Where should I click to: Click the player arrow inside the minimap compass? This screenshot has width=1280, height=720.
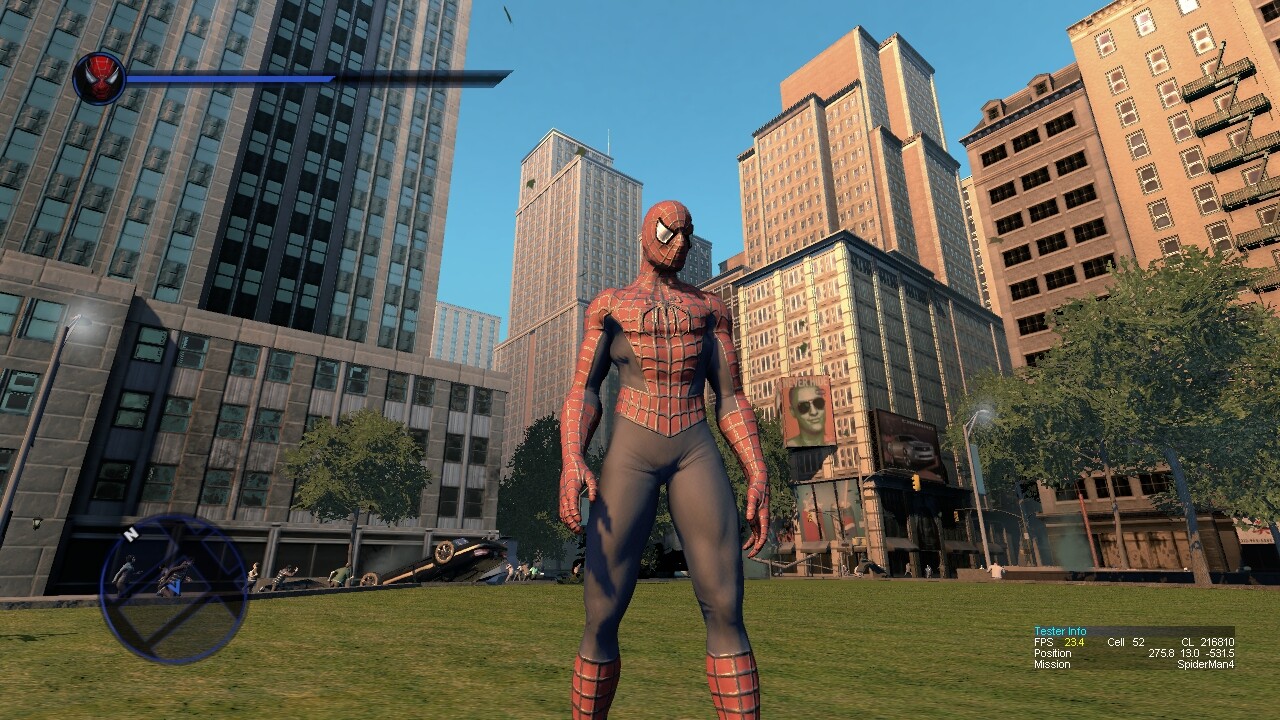click(x=175, y=587)
